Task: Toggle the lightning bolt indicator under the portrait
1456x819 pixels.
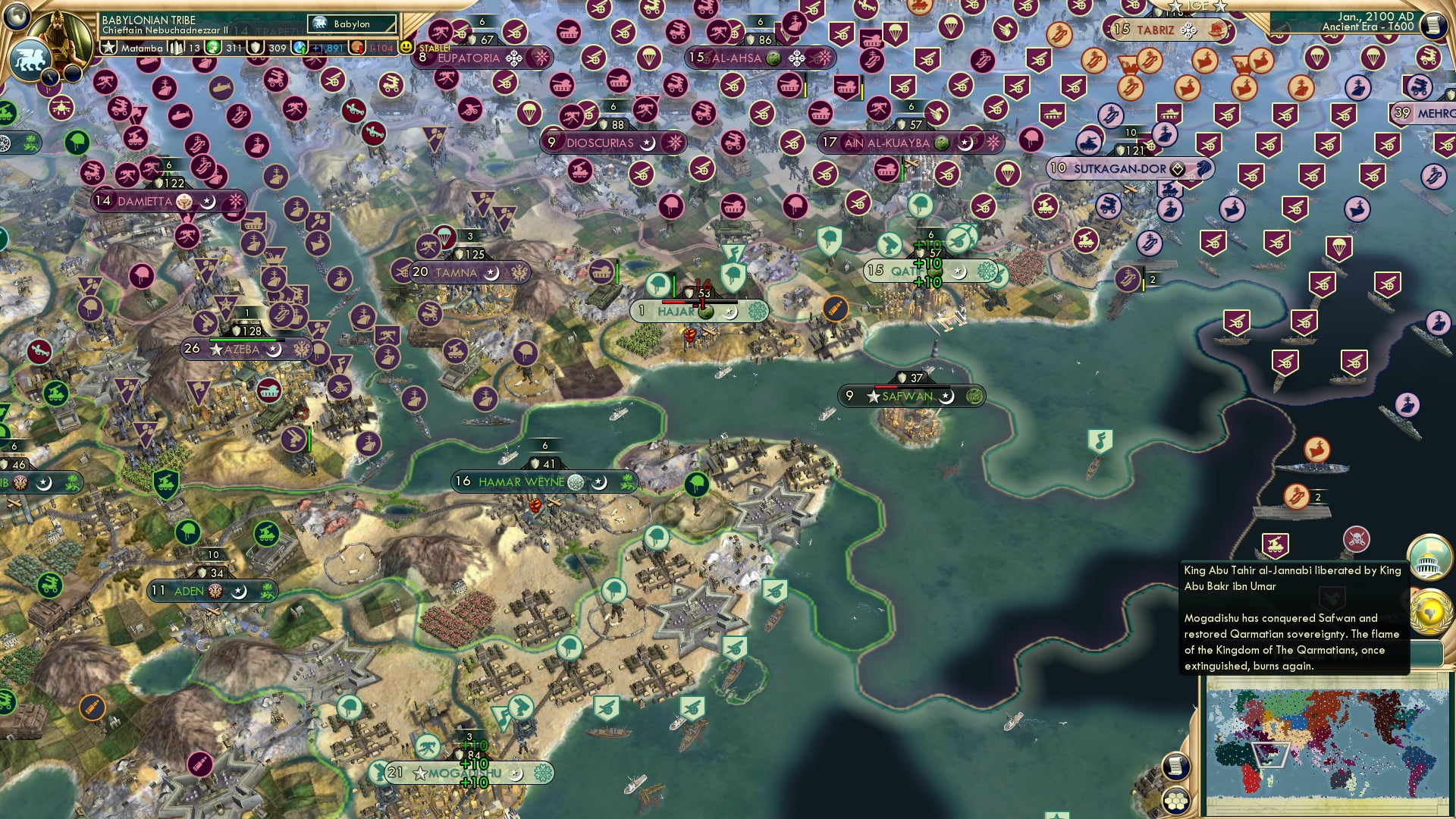Action: 50,76
